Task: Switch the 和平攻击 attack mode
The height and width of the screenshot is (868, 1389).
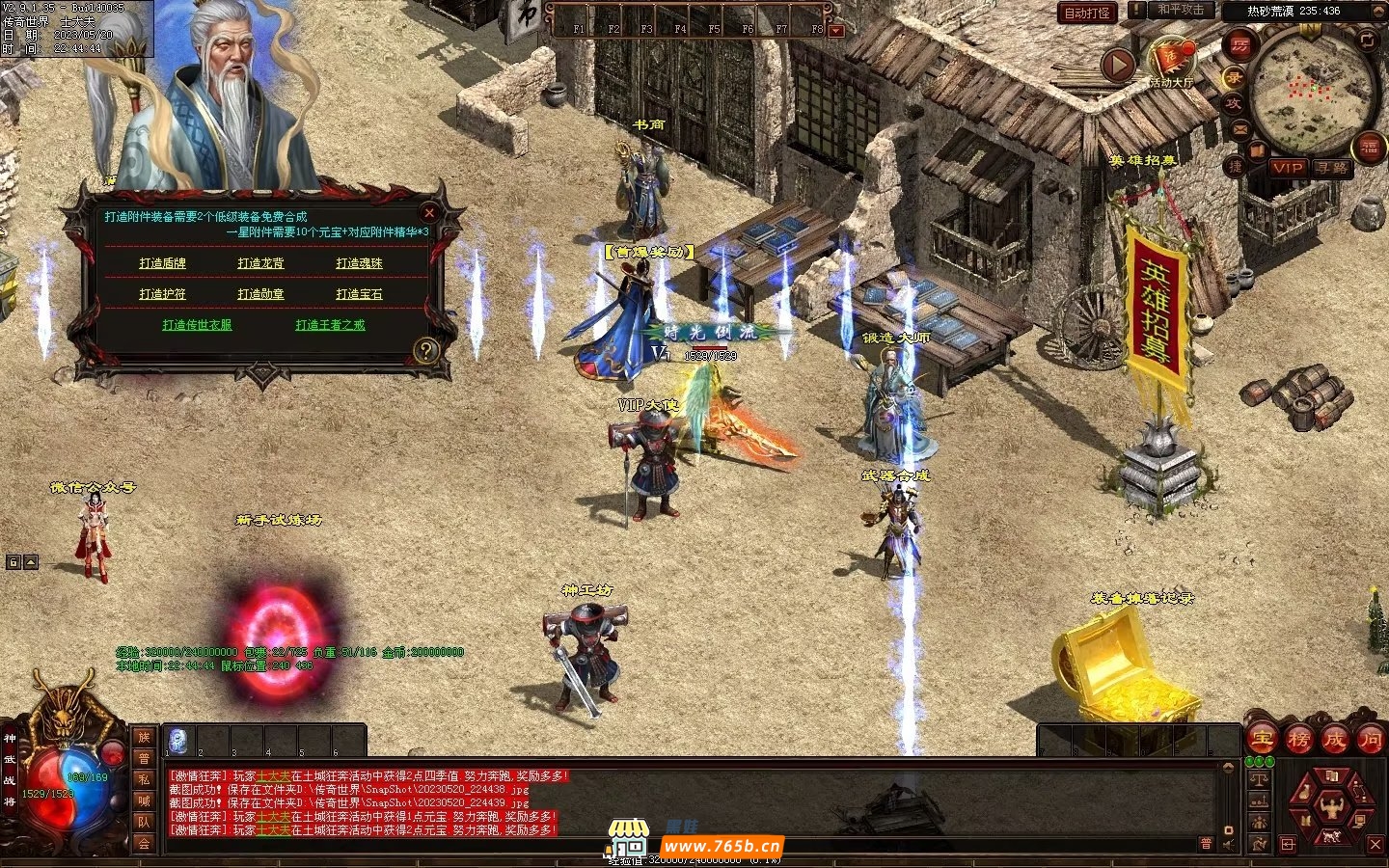Action: 1180,11
